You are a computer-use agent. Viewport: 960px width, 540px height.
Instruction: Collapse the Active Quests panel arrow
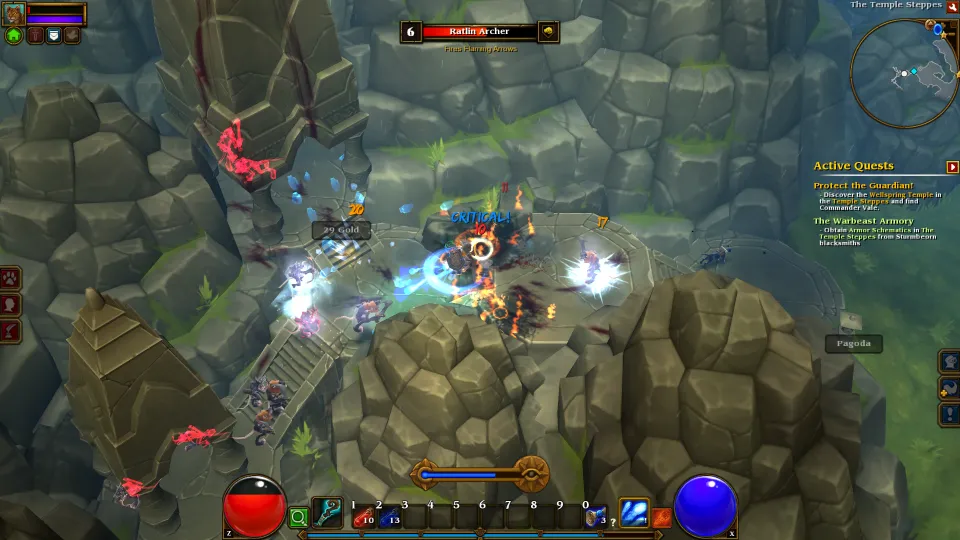coord(953,167)
